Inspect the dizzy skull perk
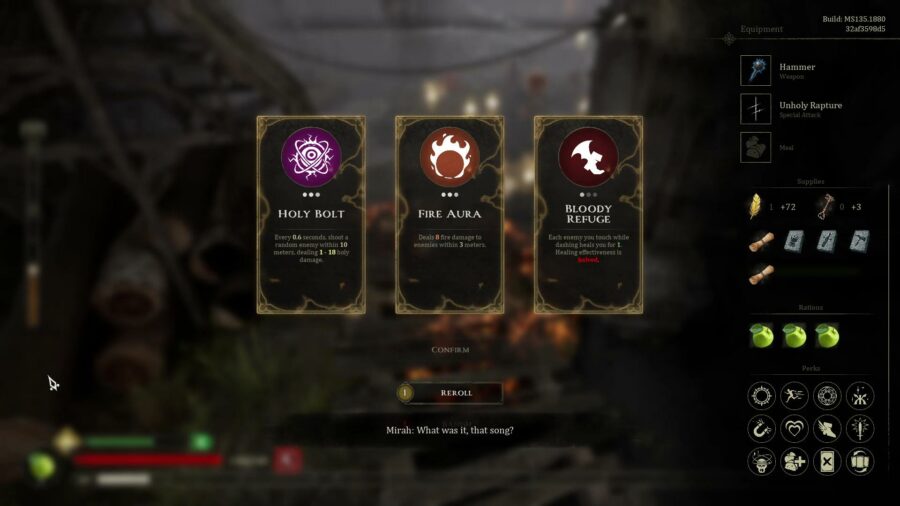 tap(762, 461)
